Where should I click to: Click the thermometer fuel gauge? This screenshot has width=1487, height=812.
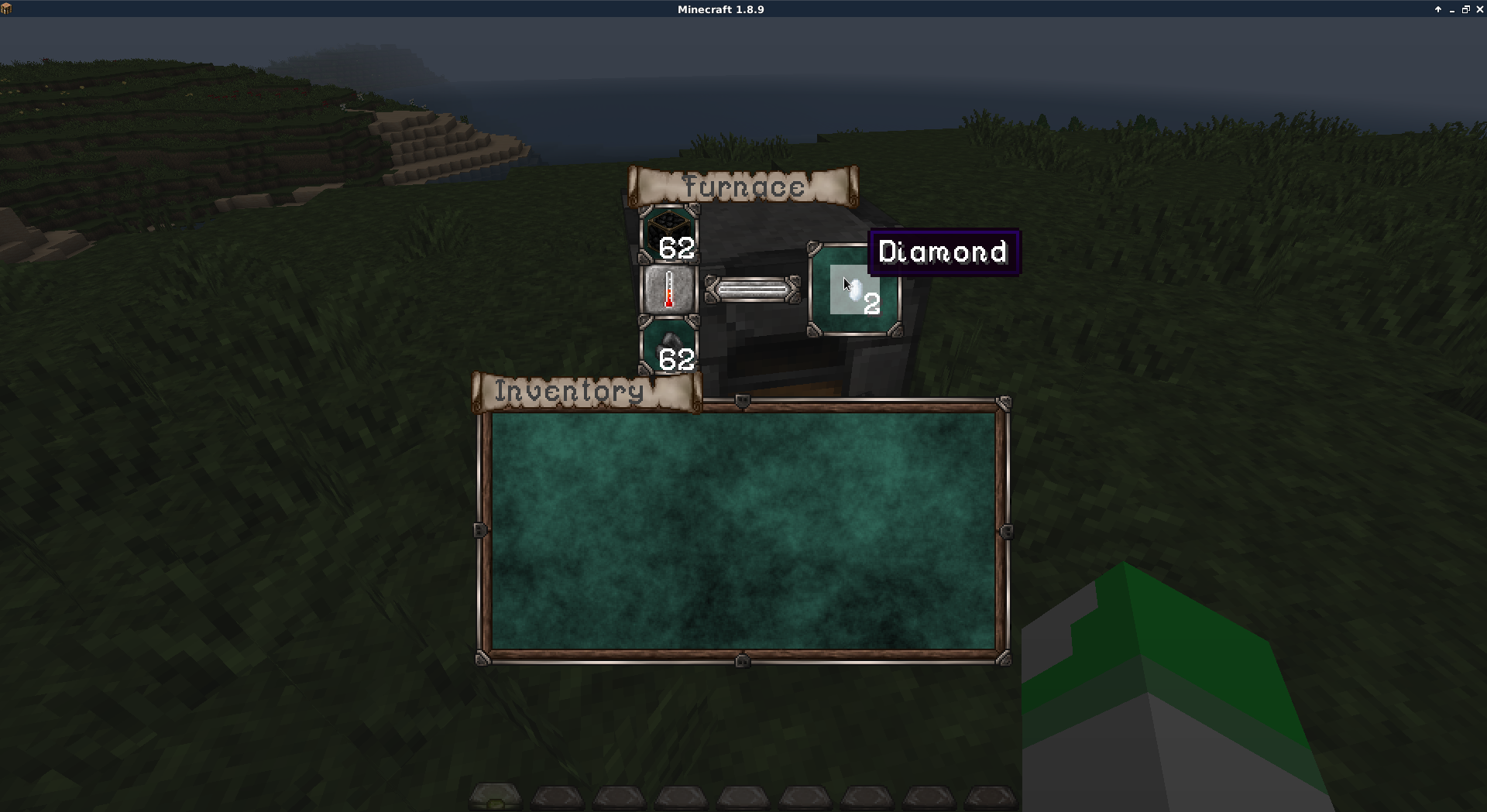click(669, 290)
